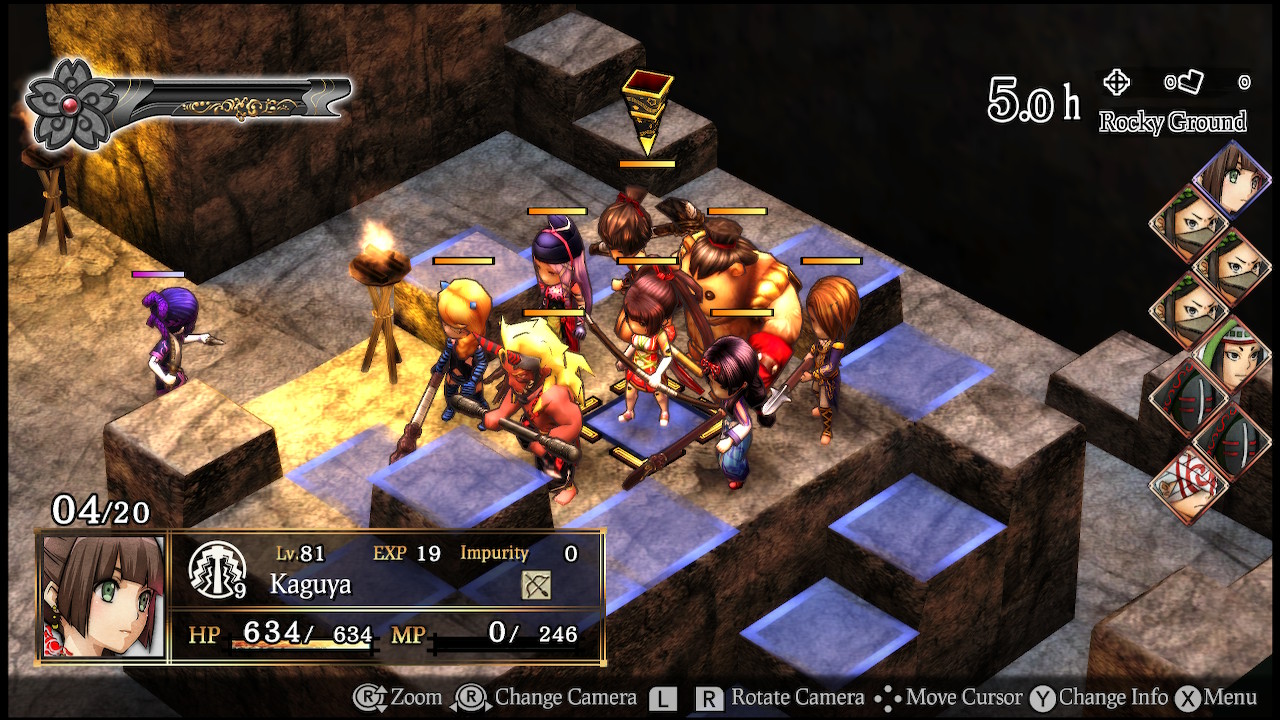Select the boot movement icon in the HUD
1280x720 pixels.
click(1188, 84)
